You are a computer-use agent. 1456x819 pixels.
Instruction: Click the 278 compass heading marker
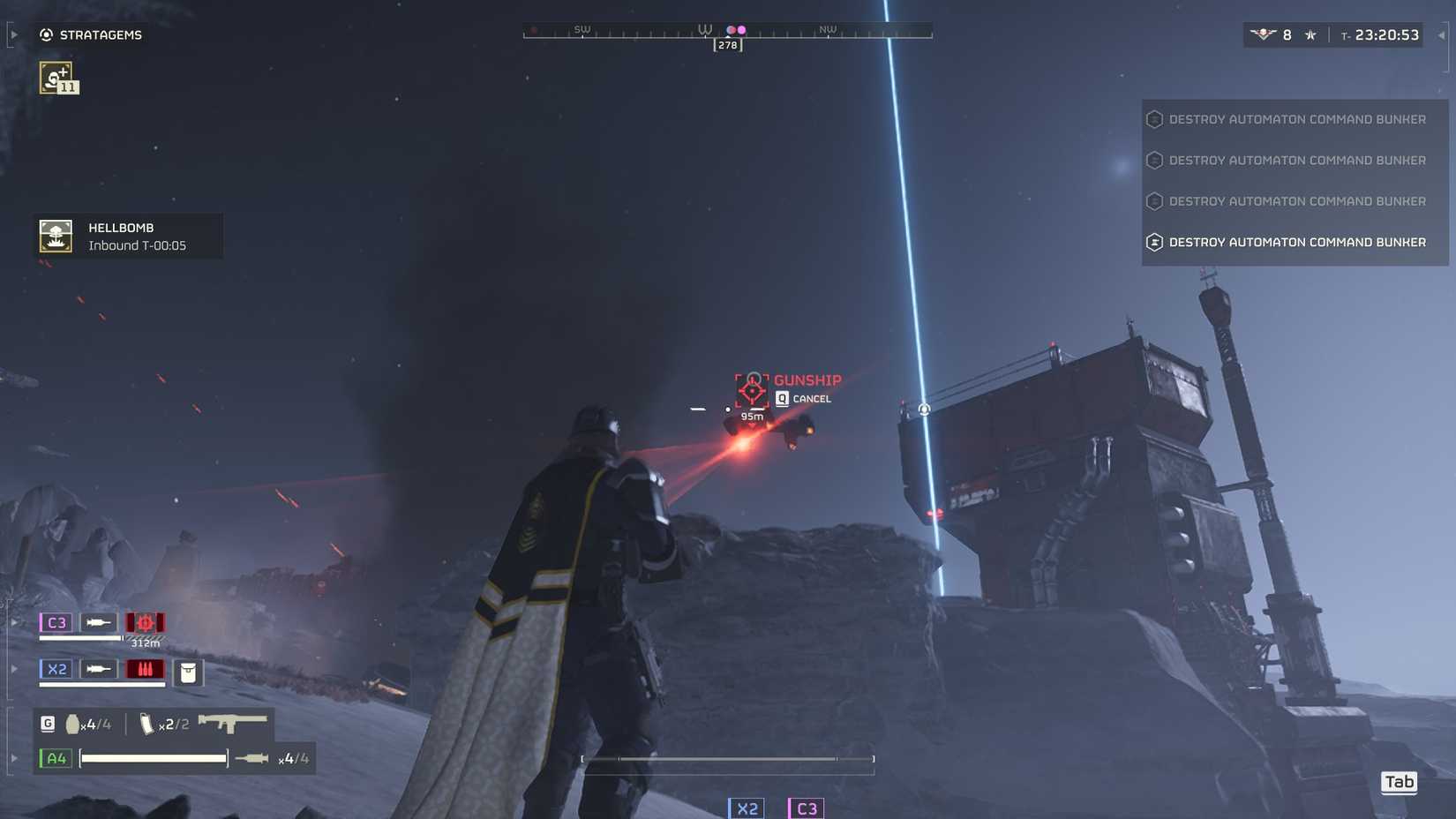tap(726, 44)
